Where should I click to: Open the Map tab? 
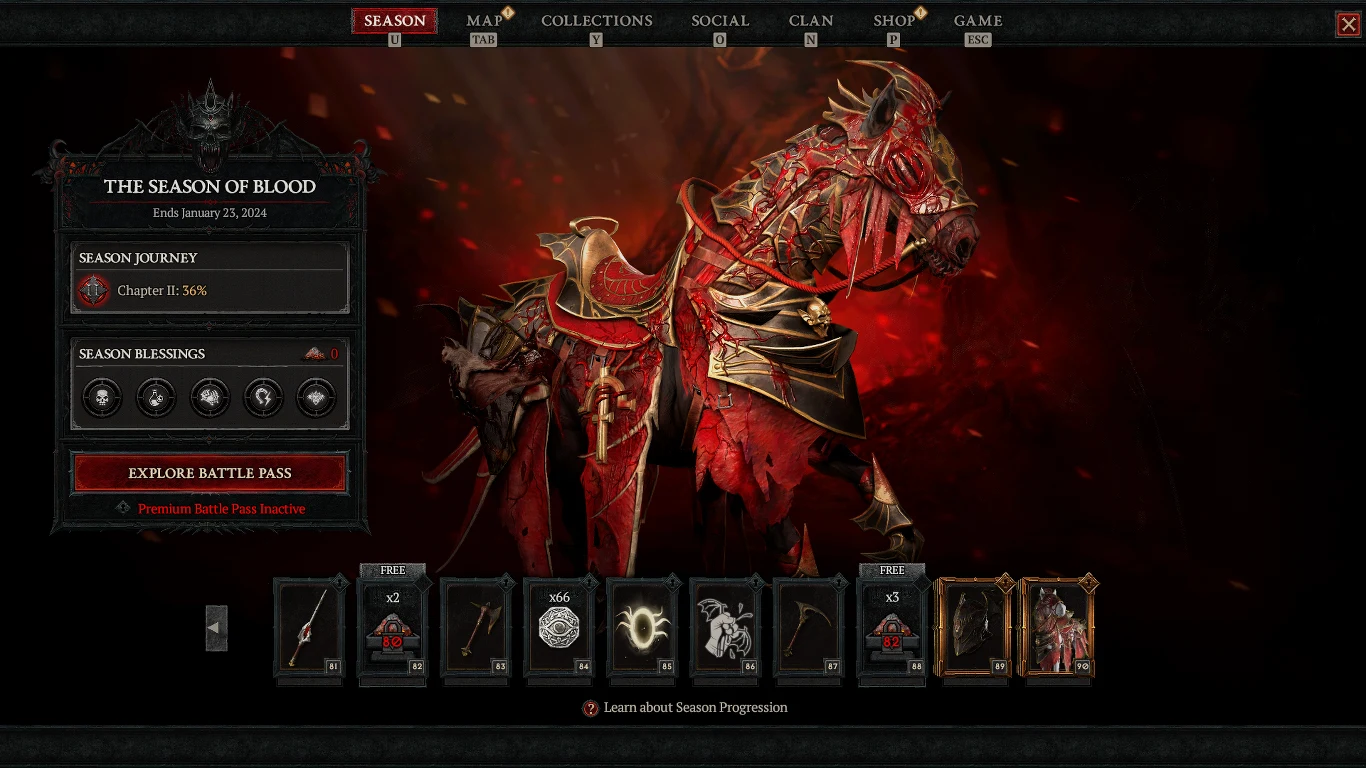click(x=485, y=21)
